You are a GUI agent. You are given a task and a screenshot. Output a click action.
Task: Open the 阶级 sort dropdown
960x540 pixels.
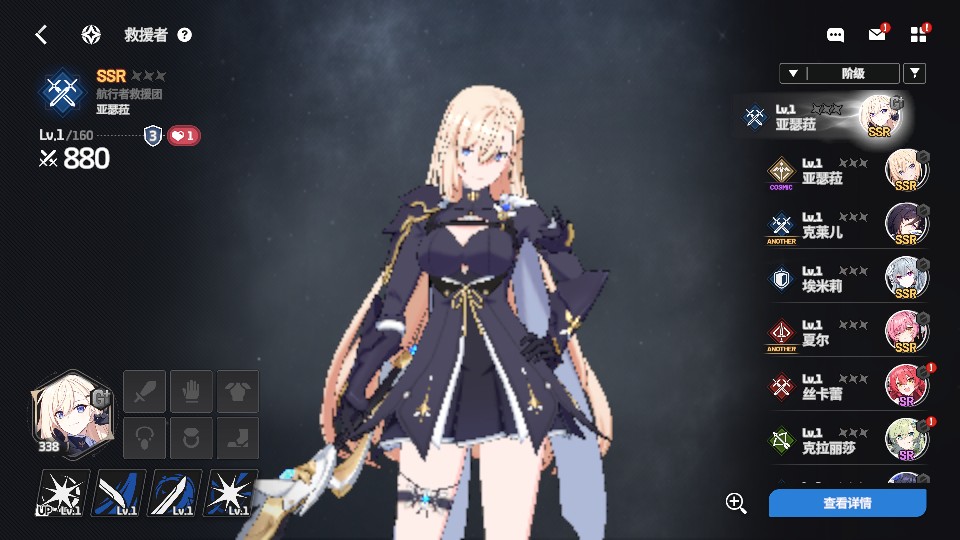pyautogui.click(x=839, y=73)
